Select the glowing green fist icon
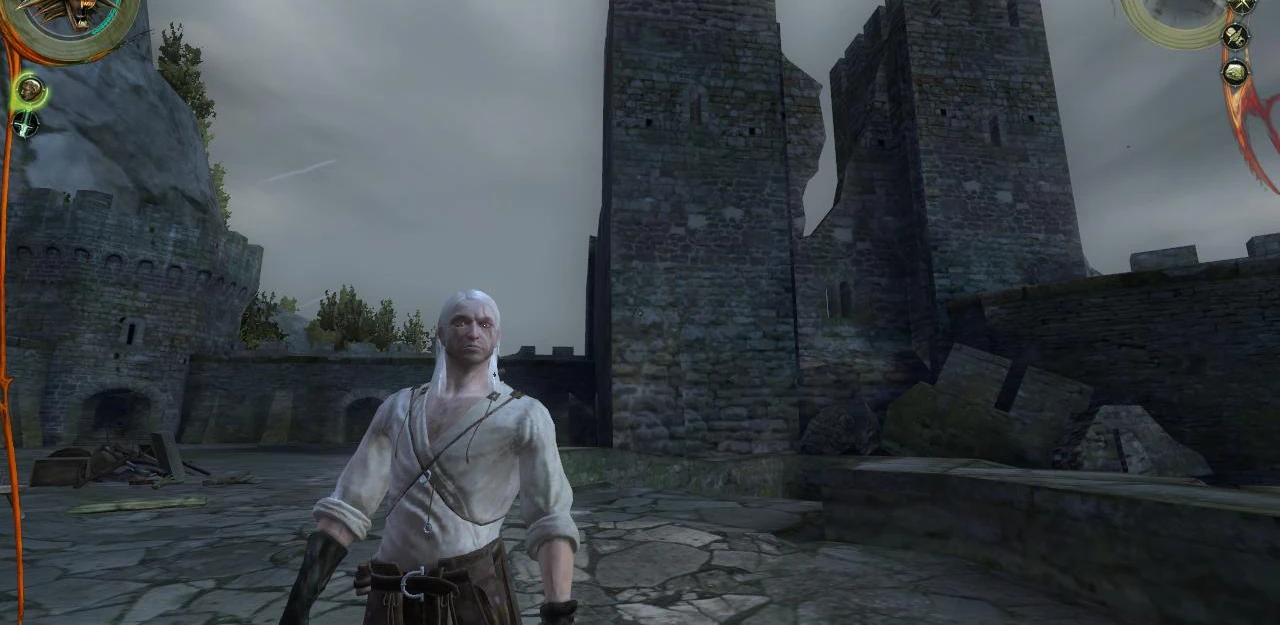Viewport: 1280px width, 625px height. (x=30, y=90)
